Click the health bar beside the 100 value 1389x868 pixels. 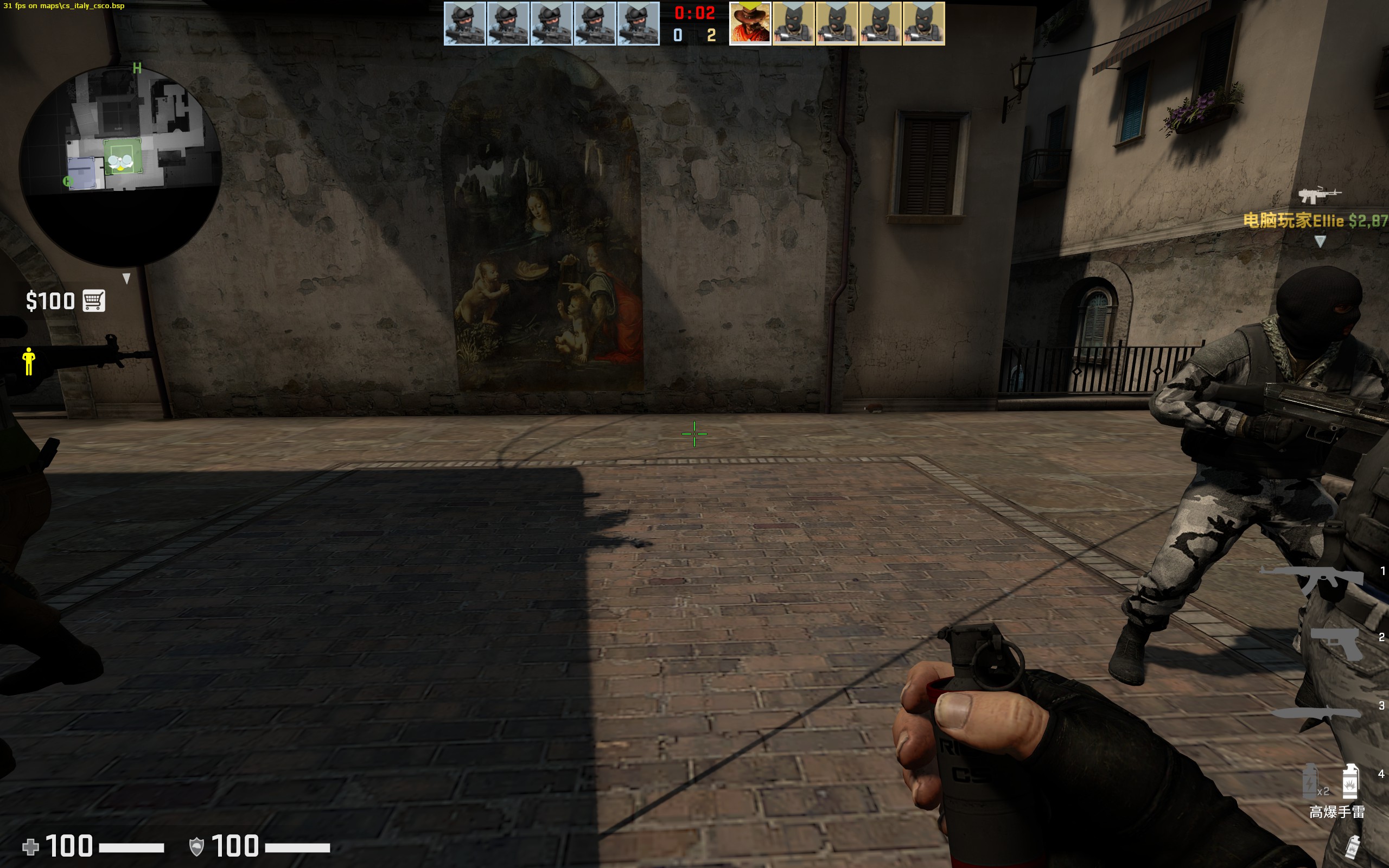coord(132,848)
